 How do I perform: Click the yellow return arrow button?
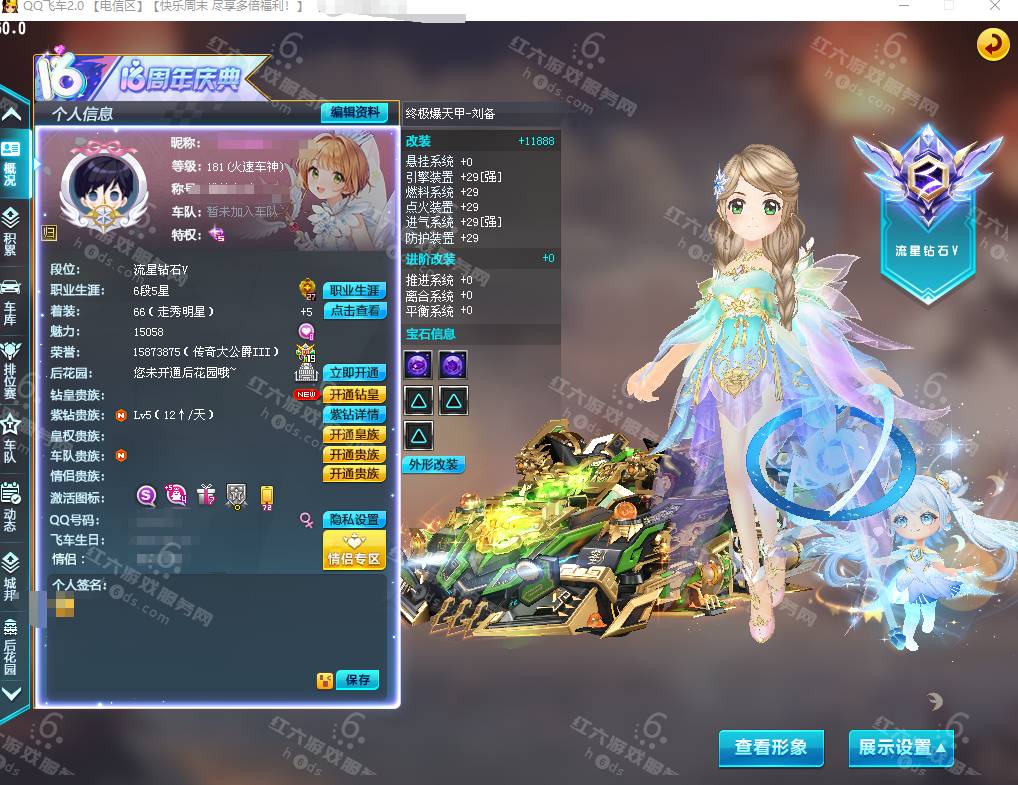(x=992, y=45)
